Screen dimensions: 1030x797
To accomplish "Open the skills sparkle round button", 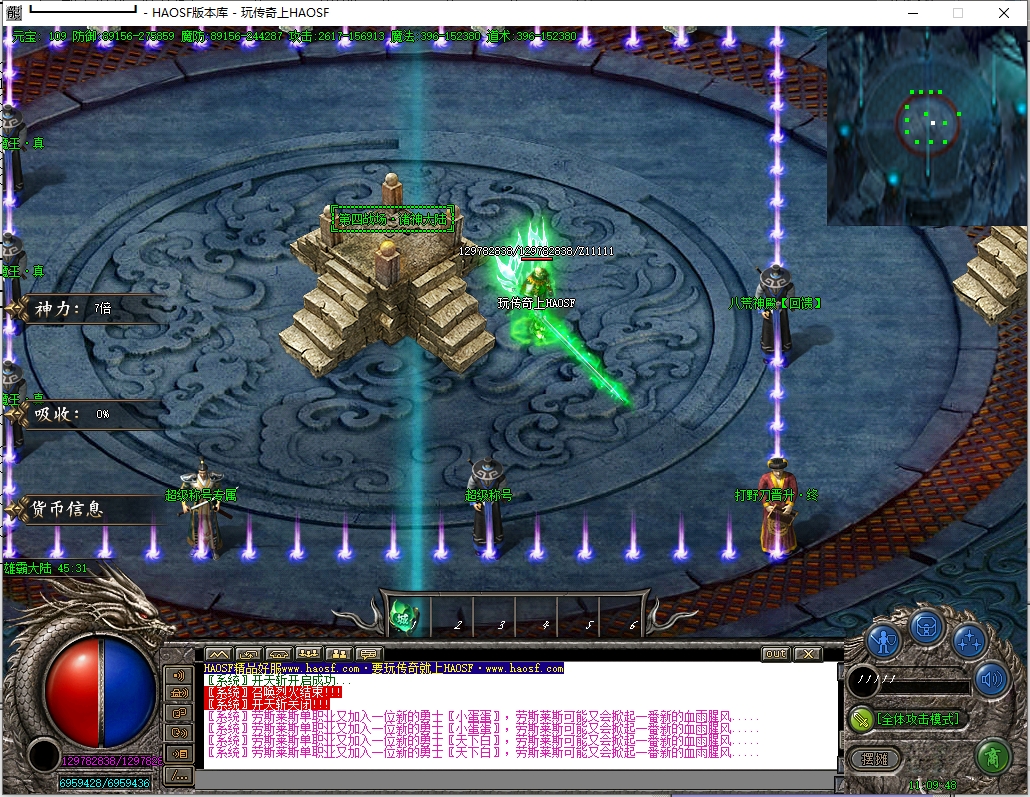I will [968, 640].
